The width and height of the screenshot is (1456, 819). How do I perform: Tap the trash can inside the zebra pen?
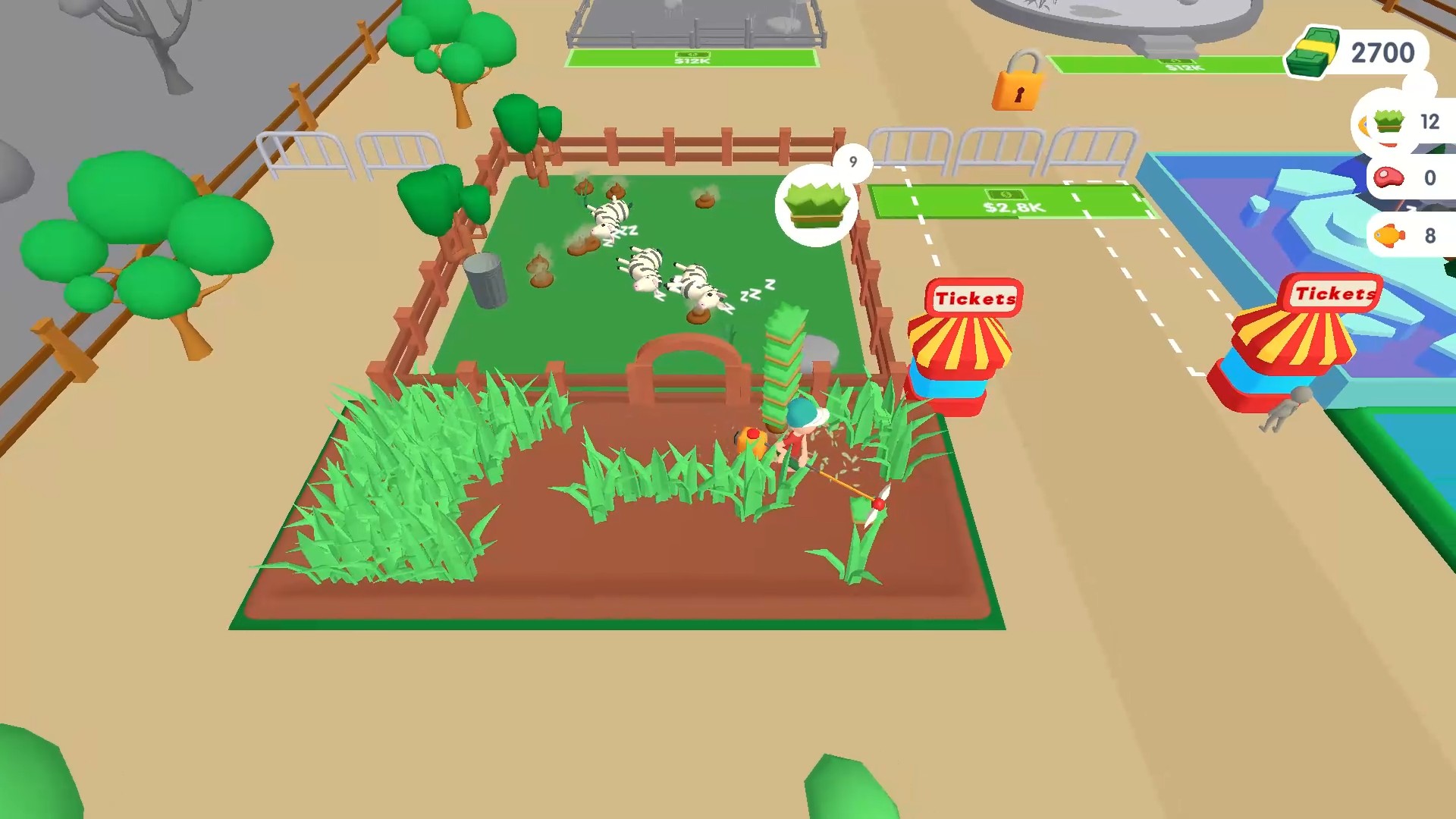(486, 281)
